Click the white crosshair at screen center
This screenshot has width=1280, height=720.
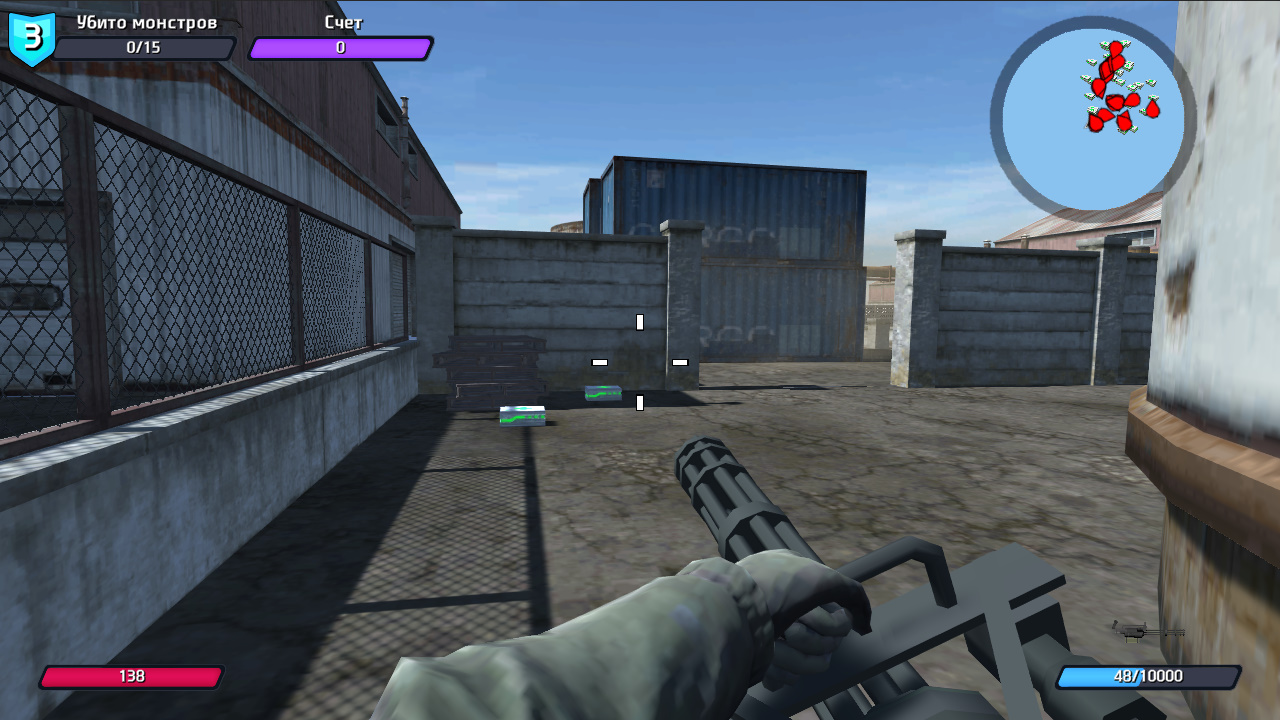[640, 360]
